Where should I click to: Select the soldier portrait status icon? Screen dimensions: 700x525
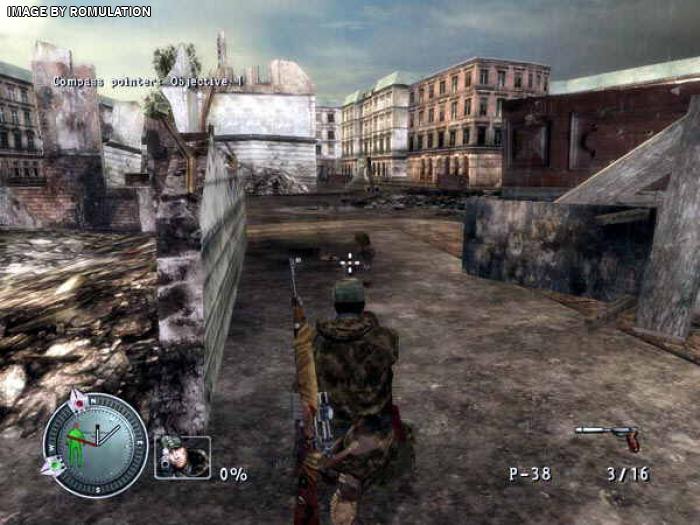click(x=182, y=457)
